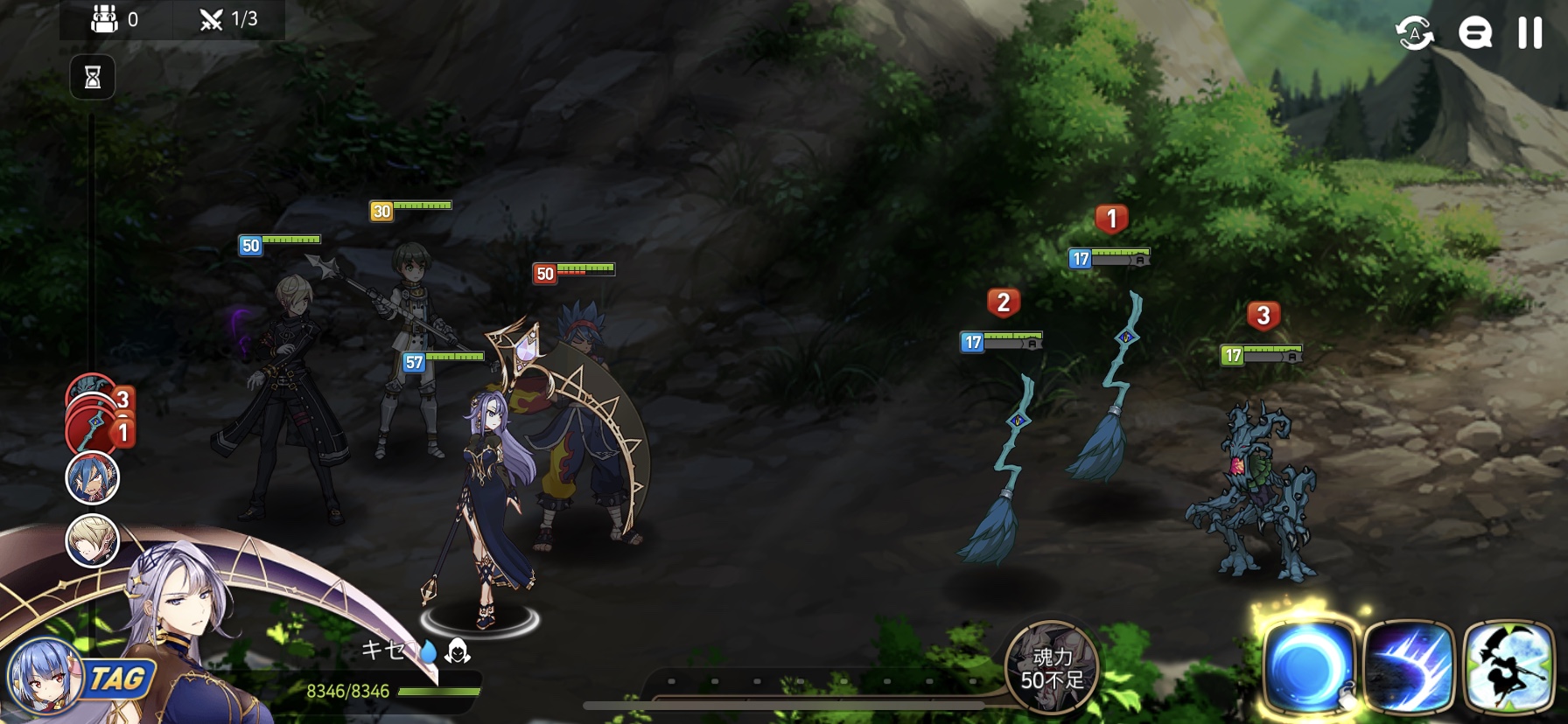Image resolution: width=1568 pixels, height=724 pixels.
Task: Click the red broom enemy turn icon
Action: (93, 428)
